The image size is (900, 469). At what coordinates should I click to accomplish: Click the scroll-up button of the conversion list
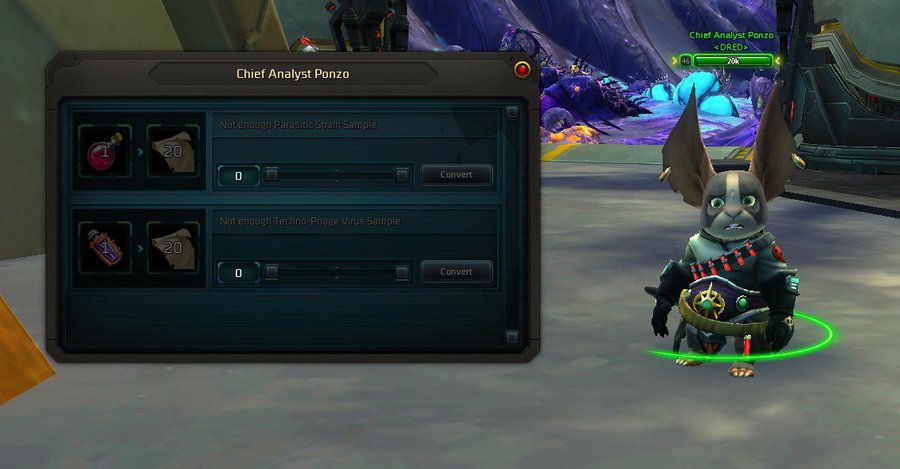point(512,112)
